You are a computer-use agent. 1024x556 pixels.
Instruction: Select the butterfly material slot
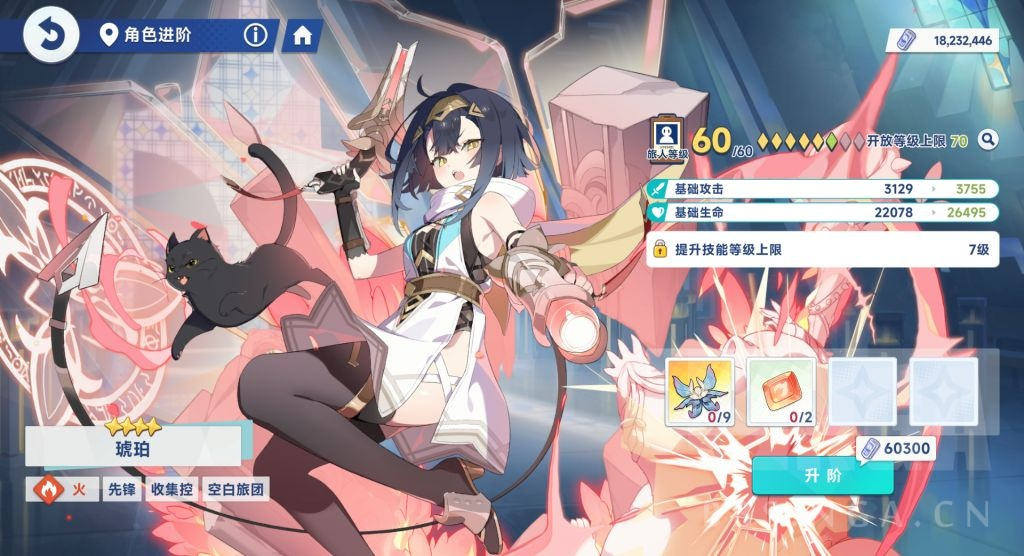tap(699, 391)
